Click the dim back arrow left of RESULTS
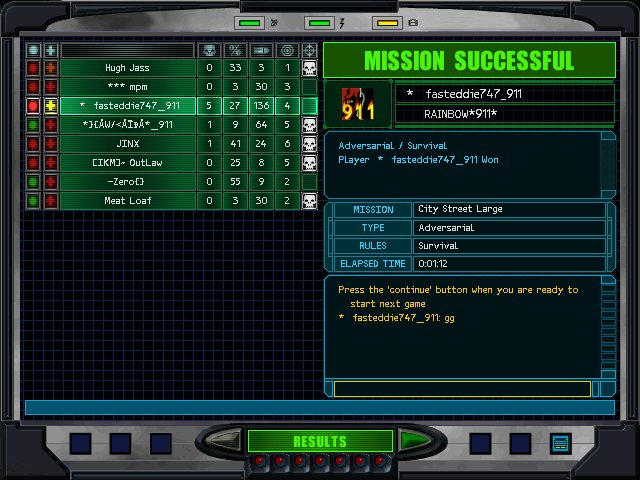640x480 pixels. (225, 440)
